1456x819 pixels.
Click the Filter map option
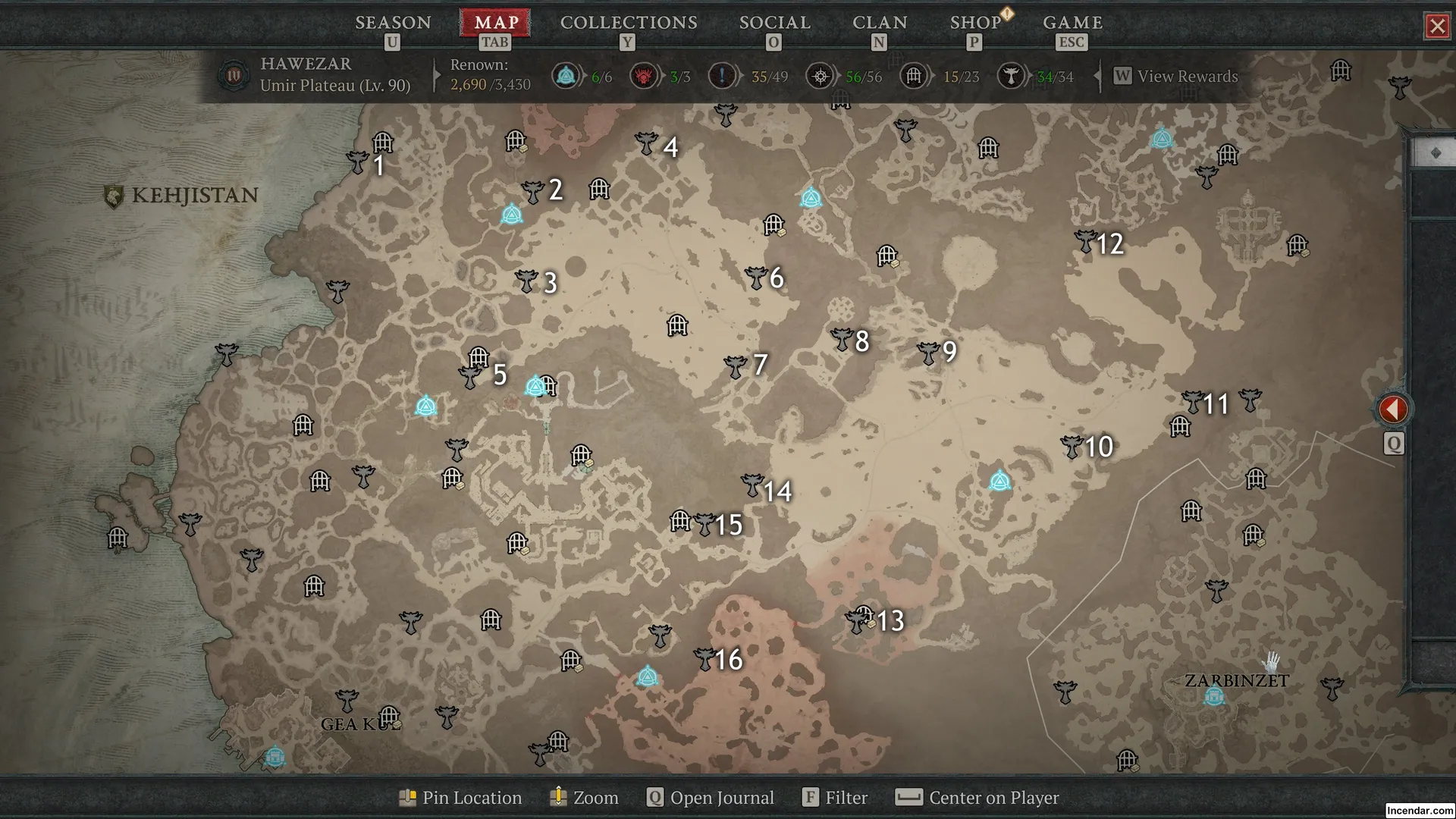tap(836, 798)
